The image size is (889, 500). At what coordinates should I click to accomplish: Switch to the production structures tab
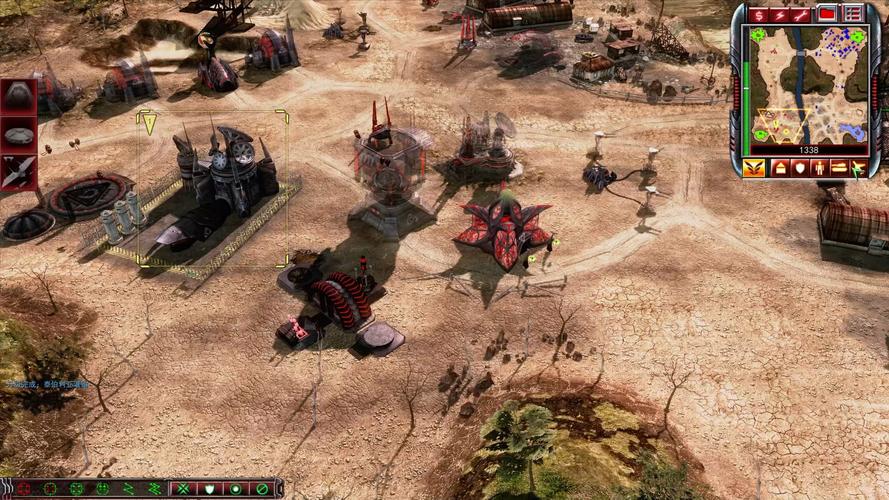pos(779,168)
